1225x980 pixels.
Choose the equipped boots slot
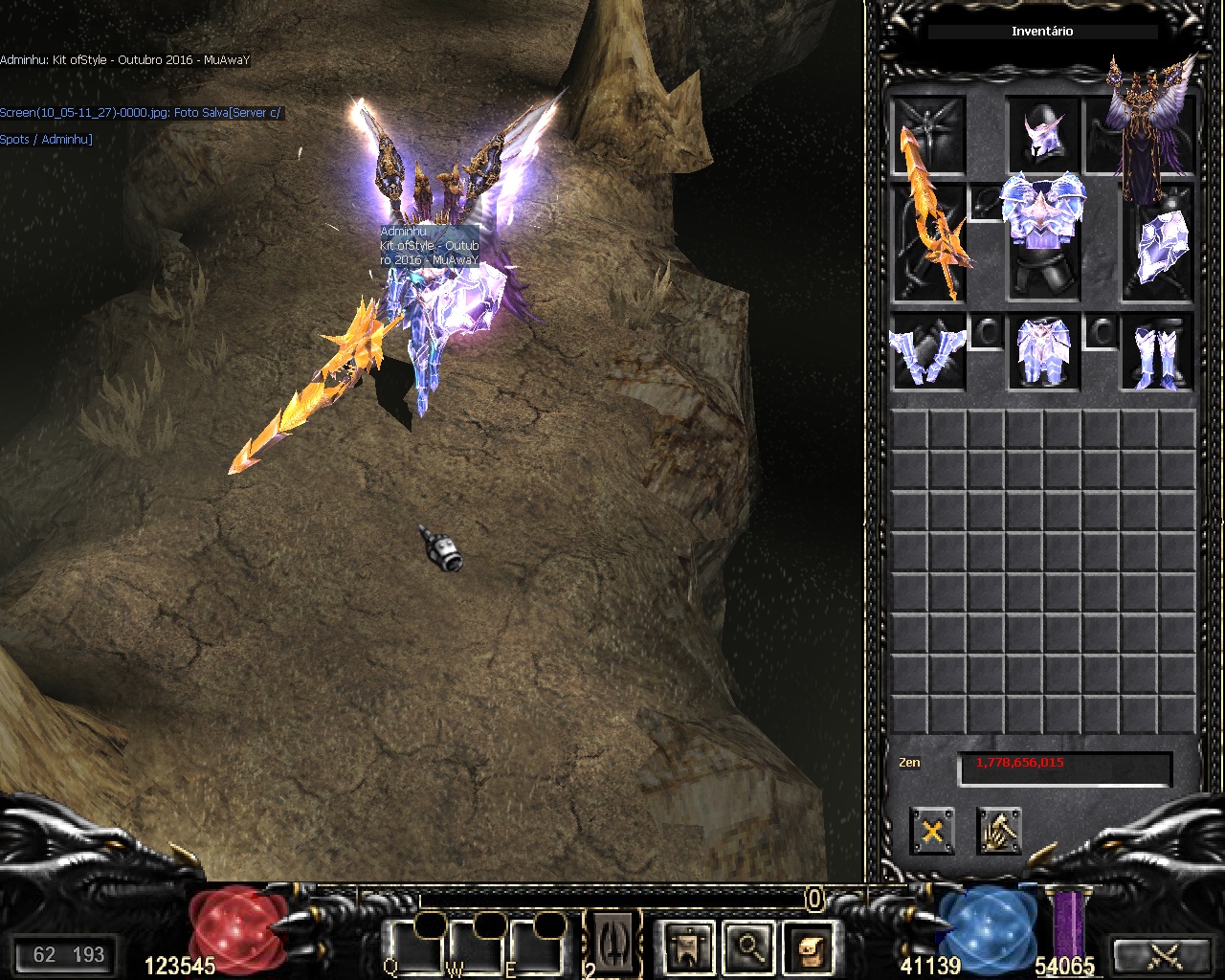point(1158,351)
